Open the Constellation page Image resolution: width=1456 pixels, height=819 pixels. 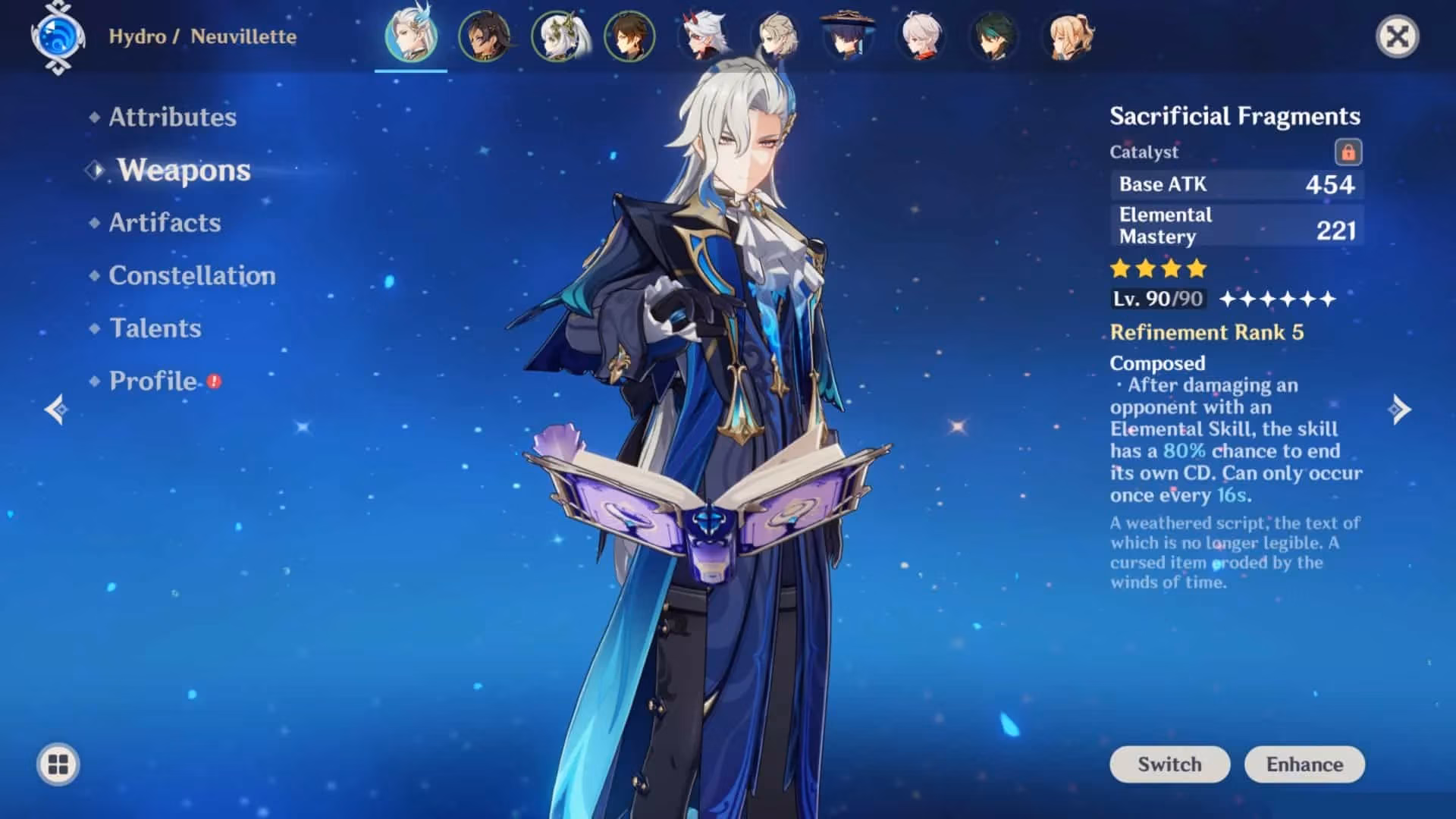click(192, 275)
